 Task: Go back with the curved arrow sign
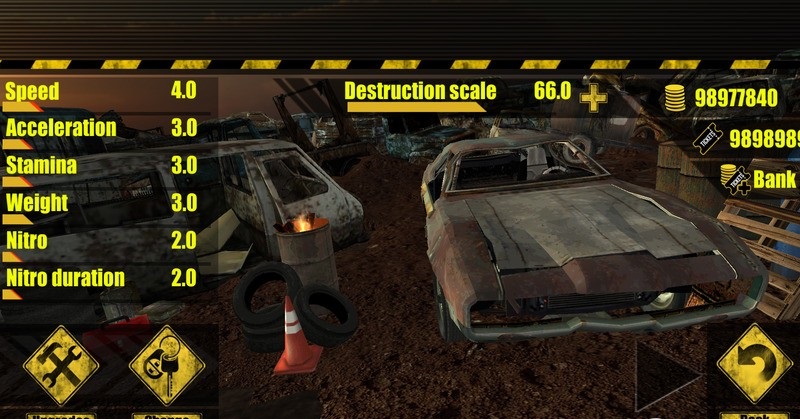pyautogui.click(x=756, y=363)
